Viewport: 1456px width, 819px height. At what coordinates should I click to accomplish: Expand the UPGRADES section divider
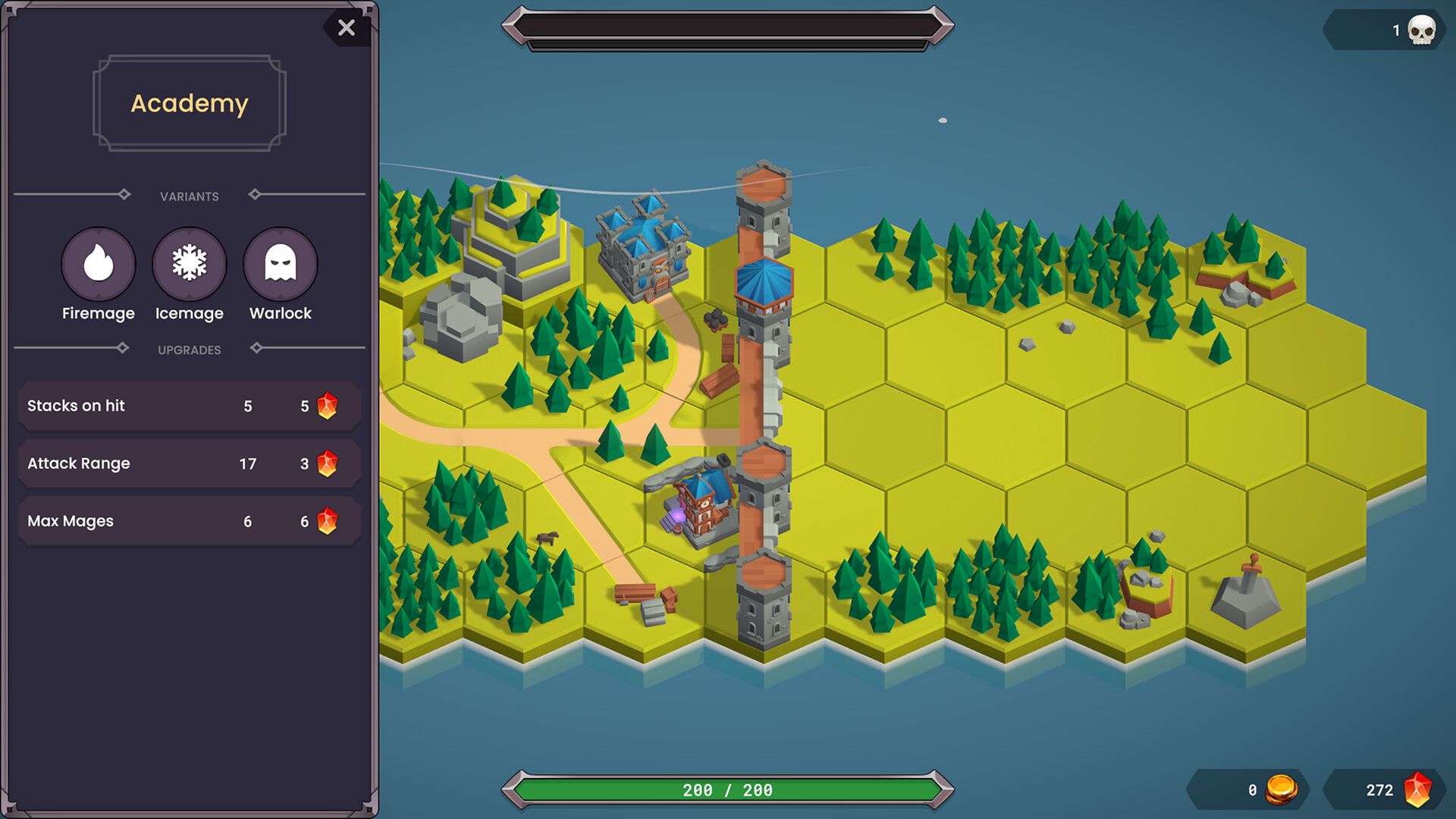[x=189, y=349]
